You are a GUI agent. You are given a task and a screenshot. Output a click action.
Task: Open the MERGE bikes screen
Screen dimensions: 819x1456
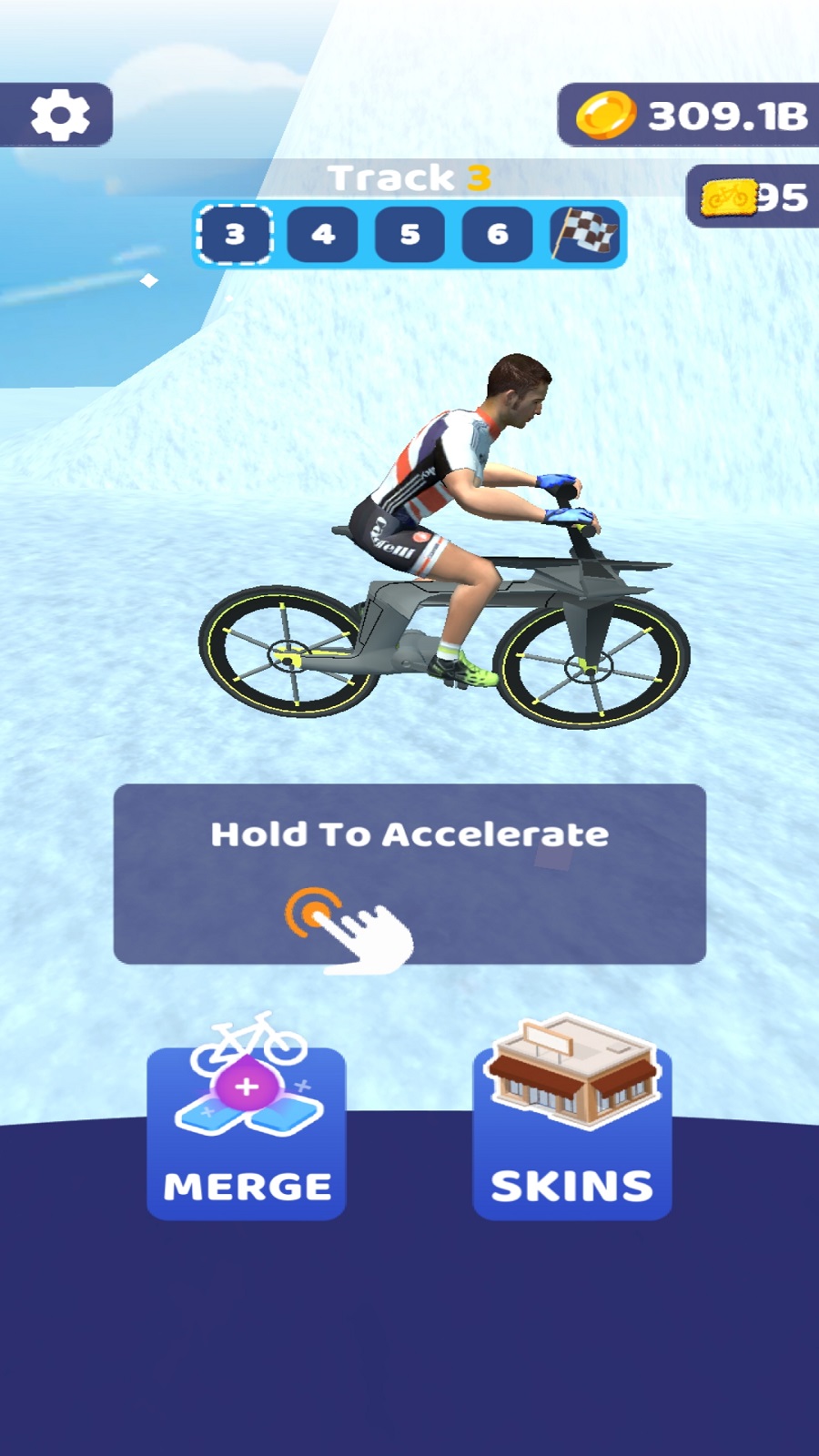pos(247,1129)
